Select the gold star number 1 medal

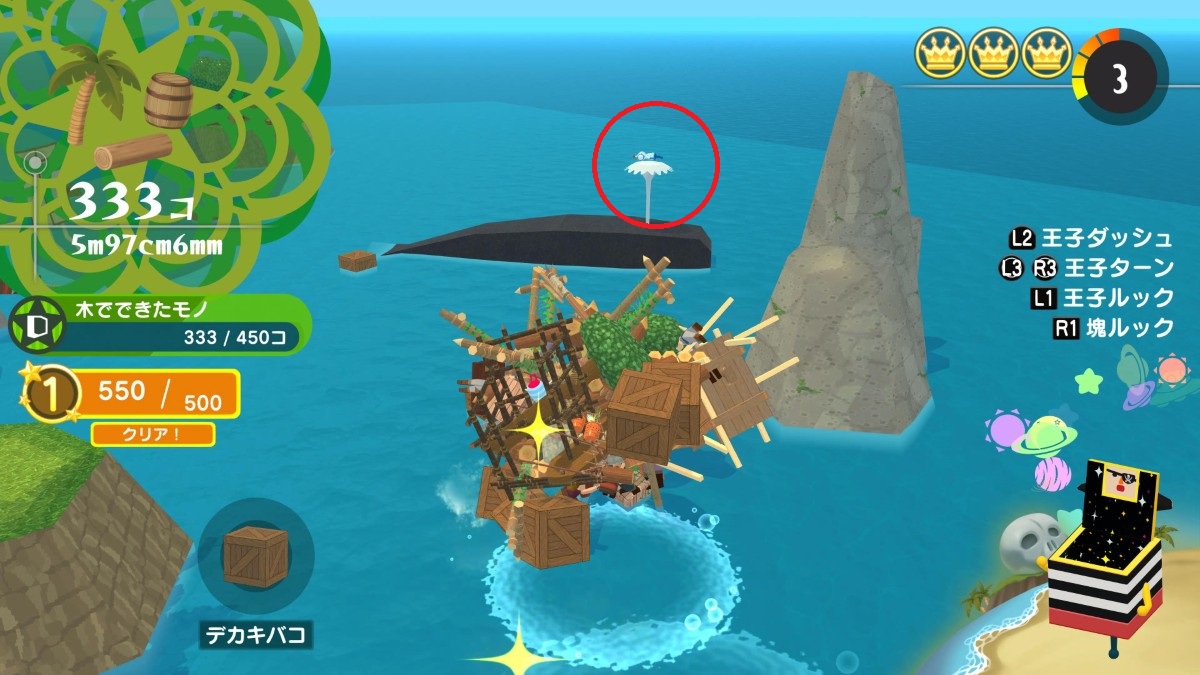pos(44,395)
